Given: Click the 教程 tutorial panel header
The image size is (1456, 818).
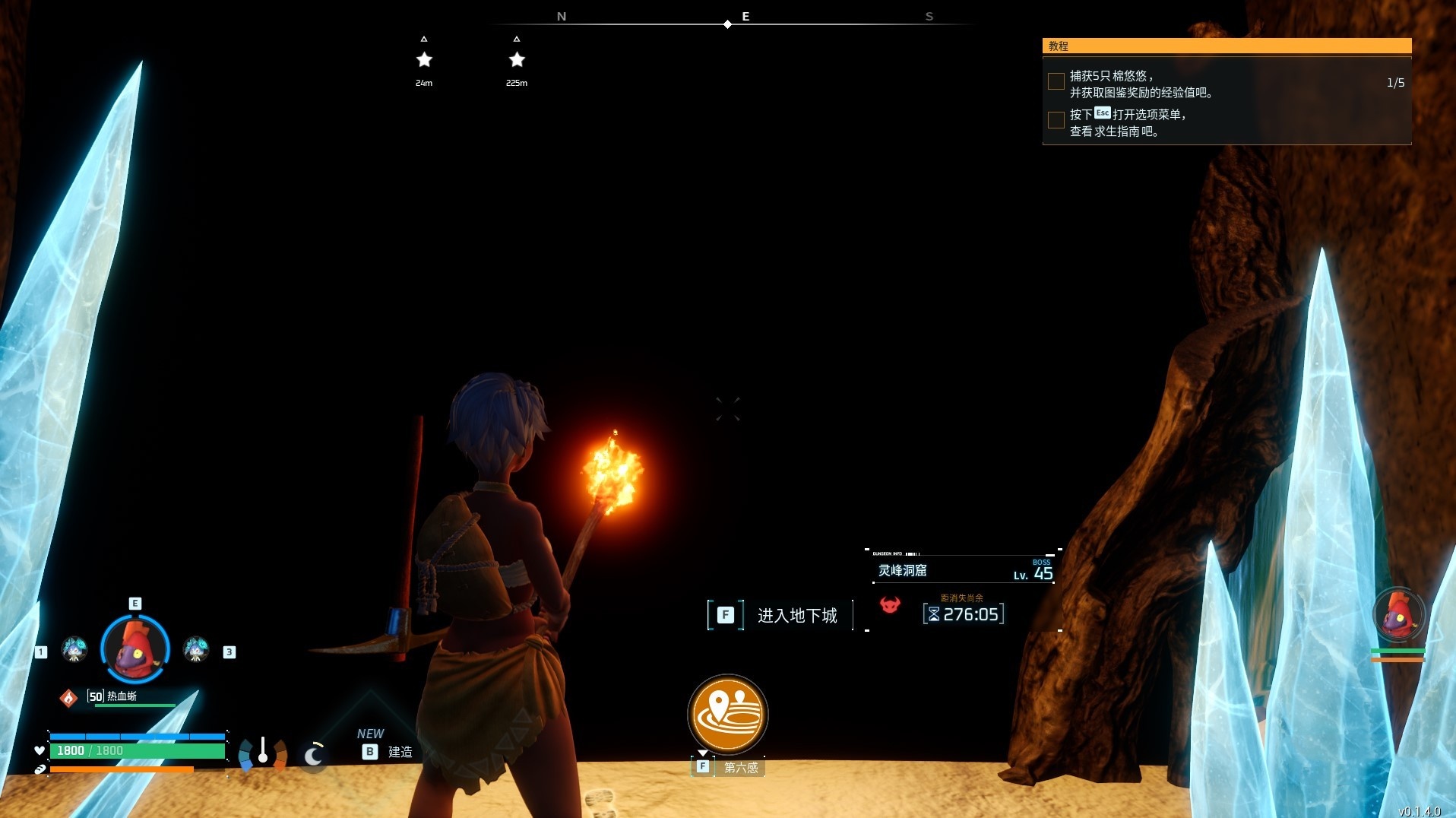Looking at the screenshot, I should click(1226, 46).
